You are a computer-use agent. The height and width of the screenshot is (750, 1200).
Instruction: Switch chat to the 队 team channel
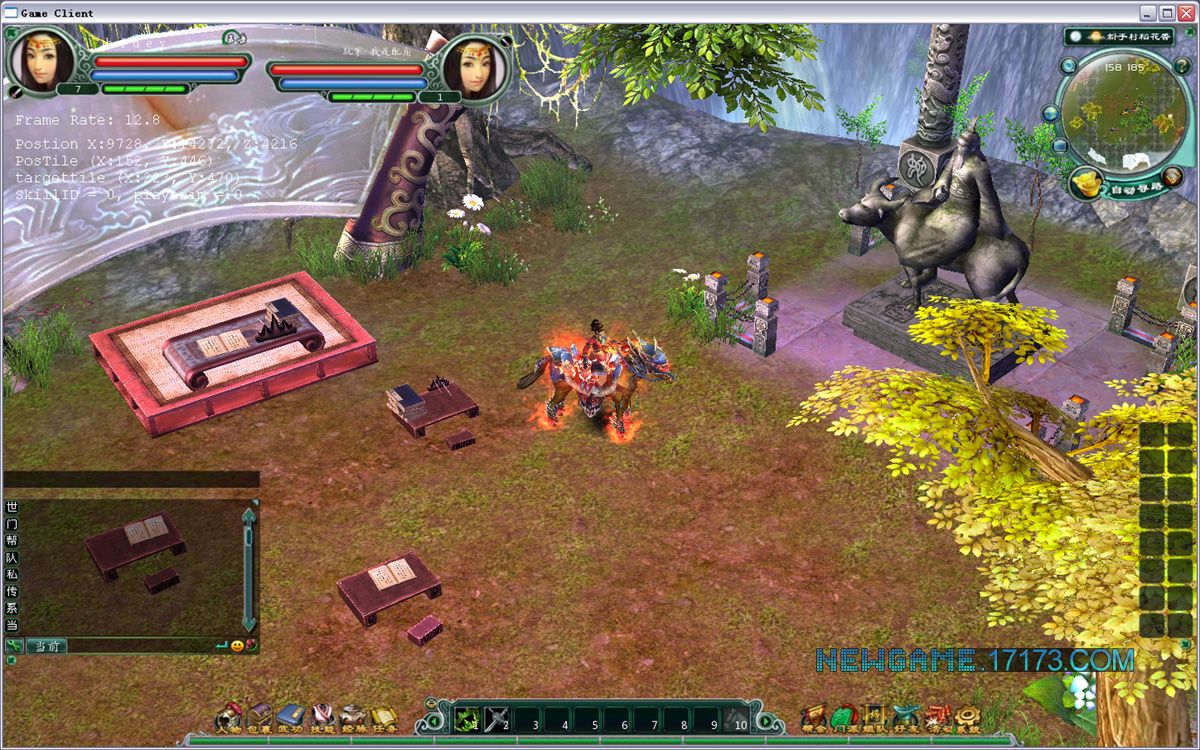(x=12, y=558)
